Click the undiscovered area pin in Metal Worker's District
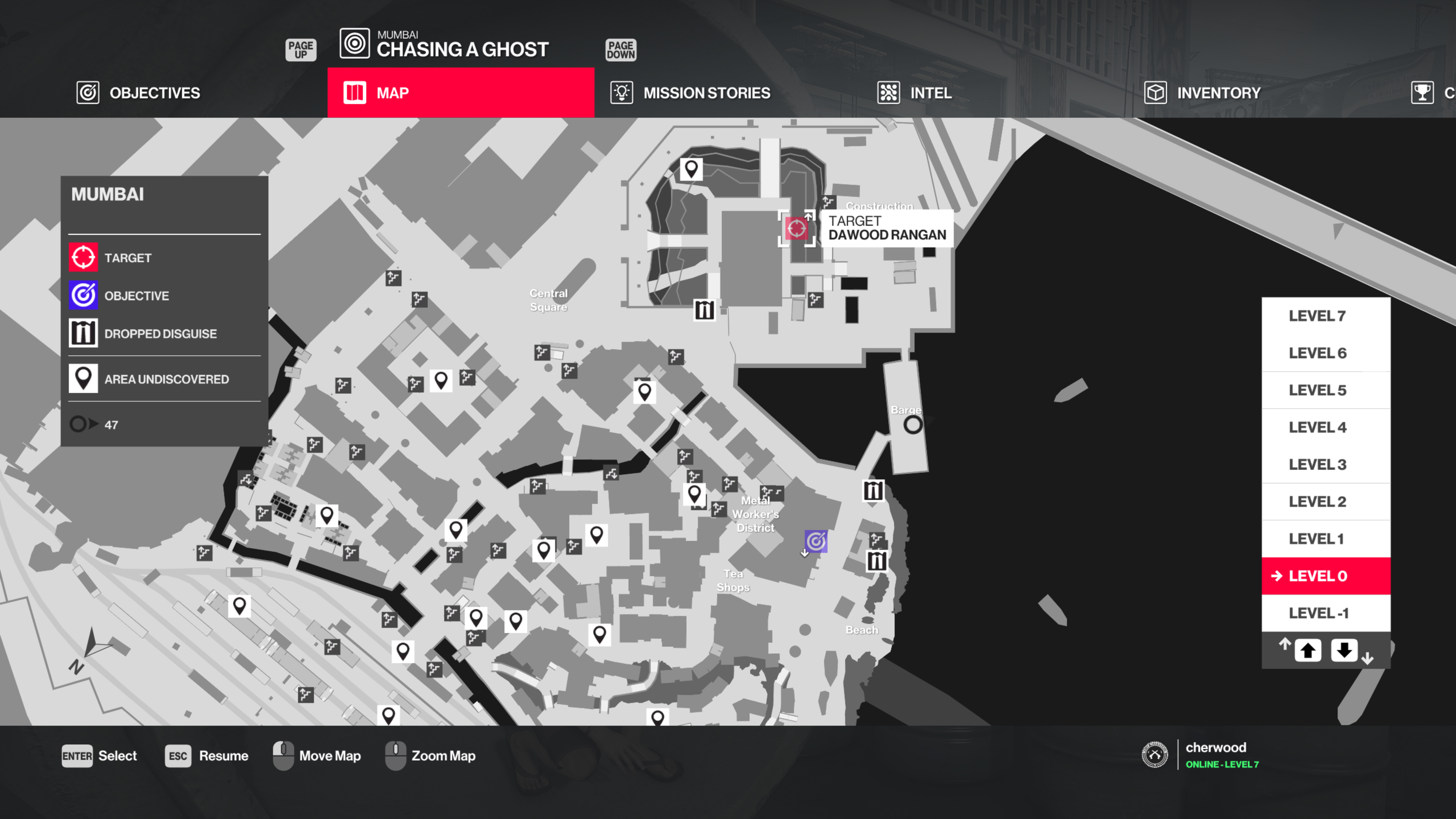The width and height of the screenshot is (1456, 819). point(695,494)
